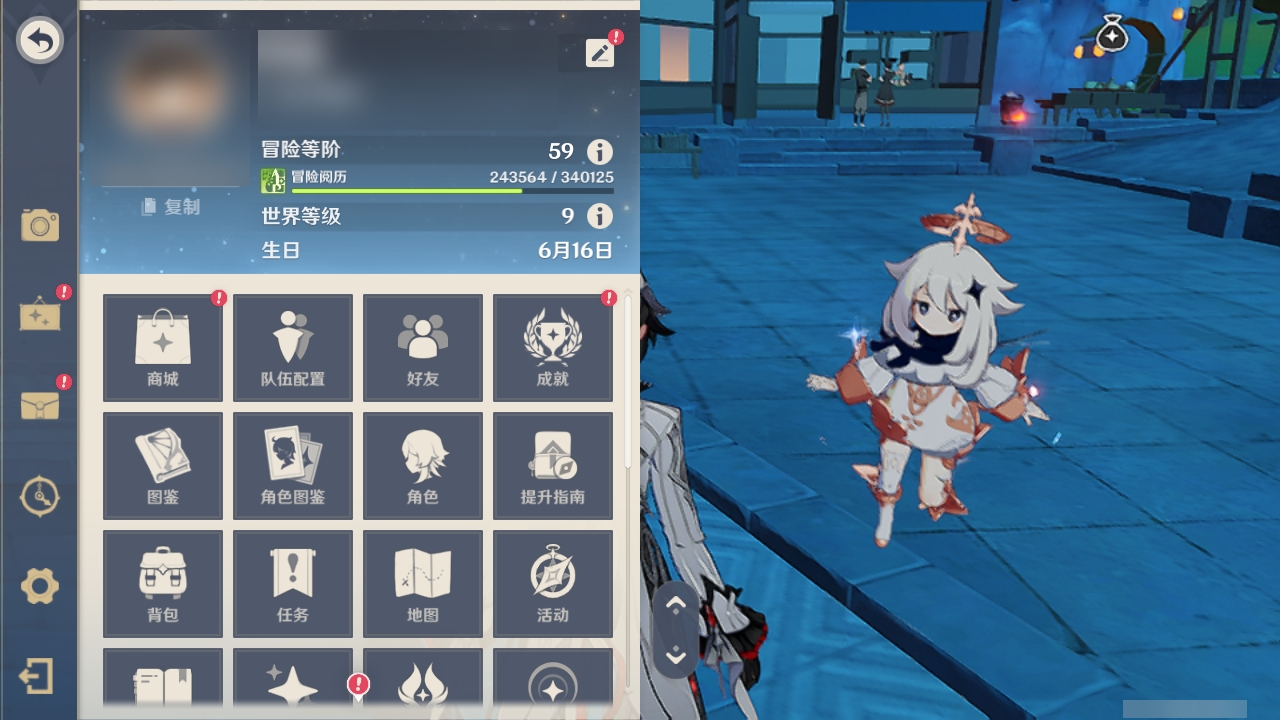Open 队伍配置 party setup
This screenshot has height=720, width=1280.
[x=292, y=347]
